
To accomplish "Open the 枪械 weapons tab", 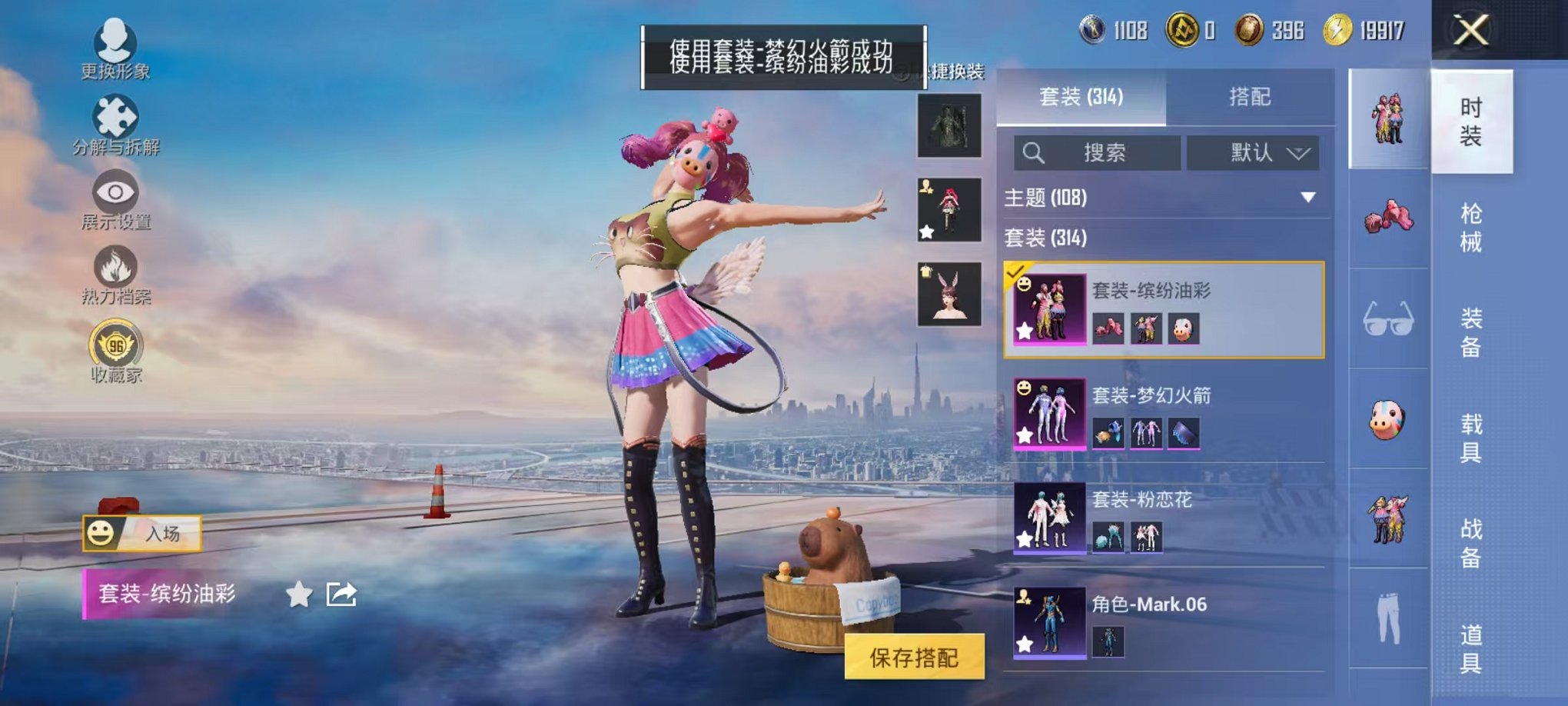I will [x=1472, y=227].
